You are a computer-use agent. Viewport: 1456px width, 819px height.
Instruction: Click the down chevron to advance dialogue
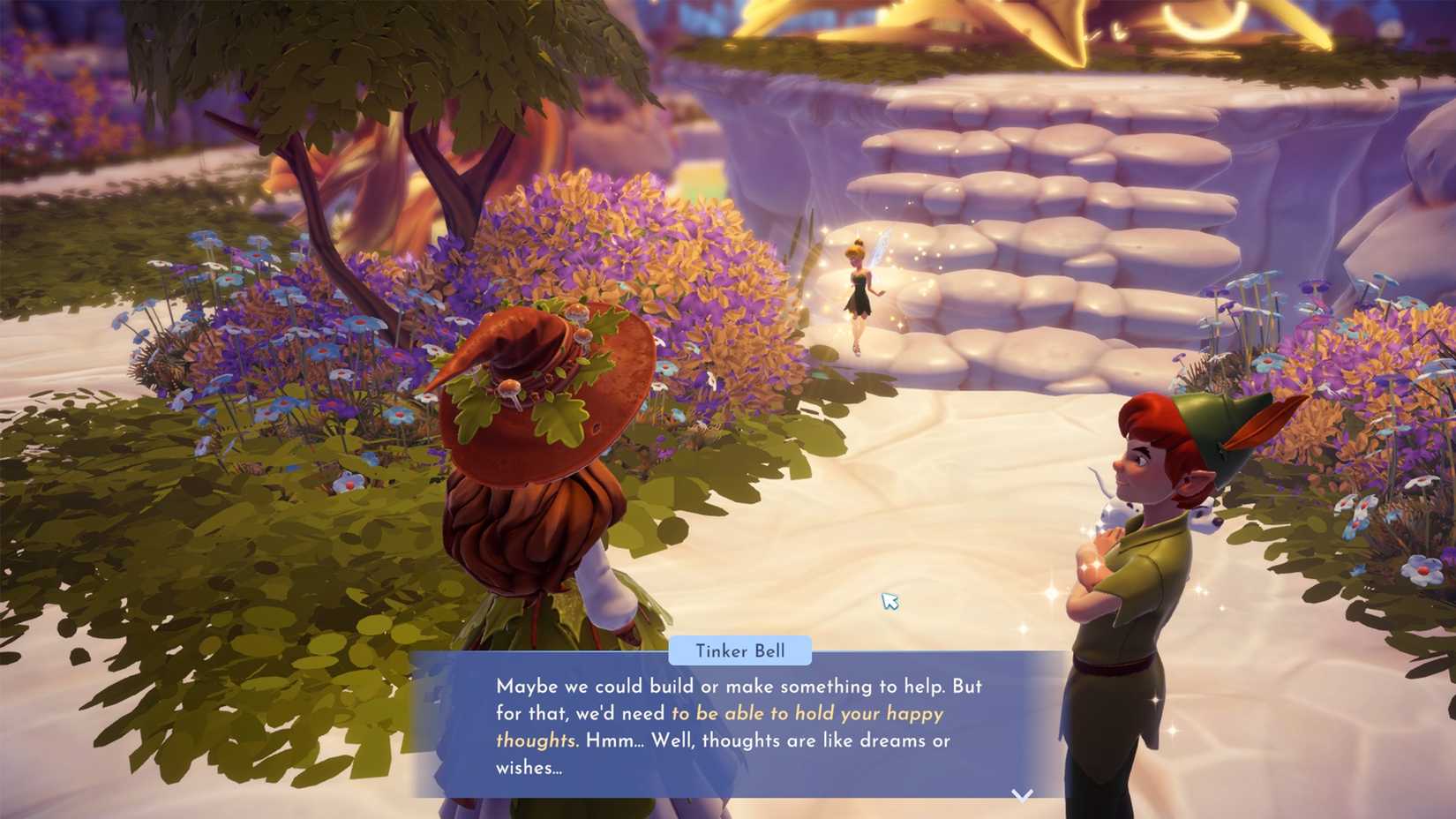point(1021,793)
